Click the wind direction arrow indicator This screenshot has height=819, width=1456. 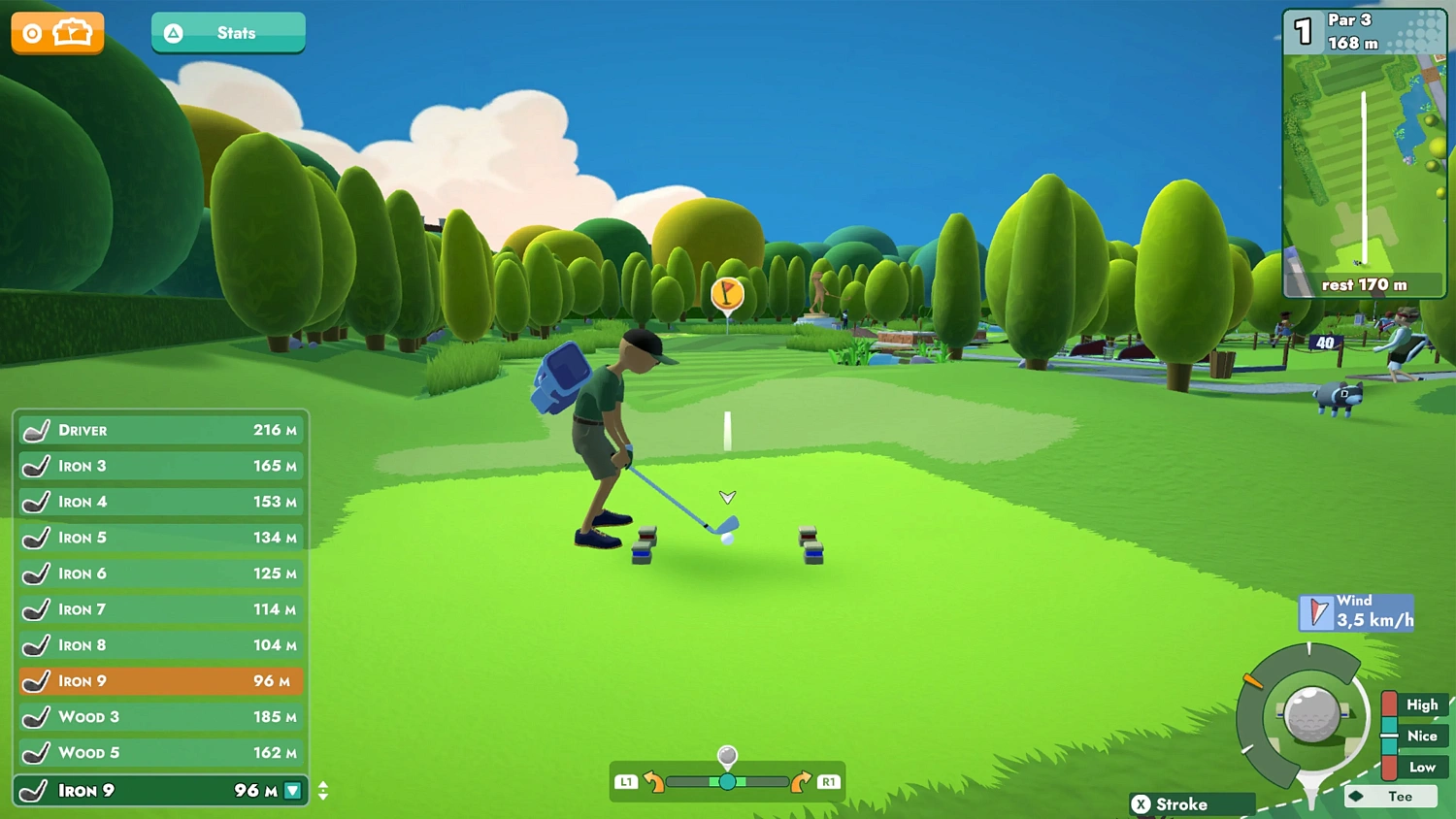(1317, 611)
